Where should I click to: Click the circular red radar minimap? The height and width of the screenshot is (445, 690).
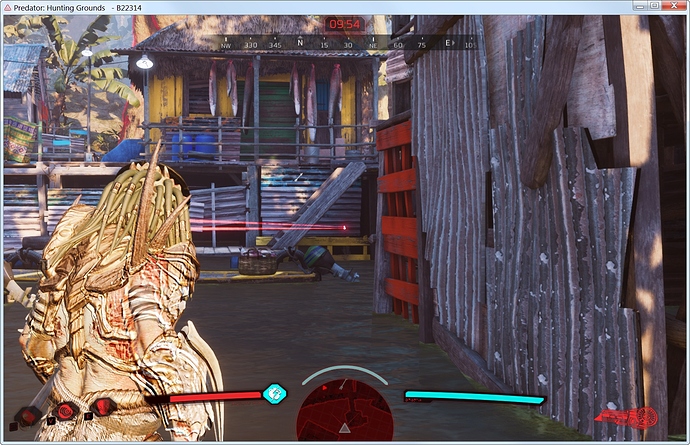click(x=344, y=410)
